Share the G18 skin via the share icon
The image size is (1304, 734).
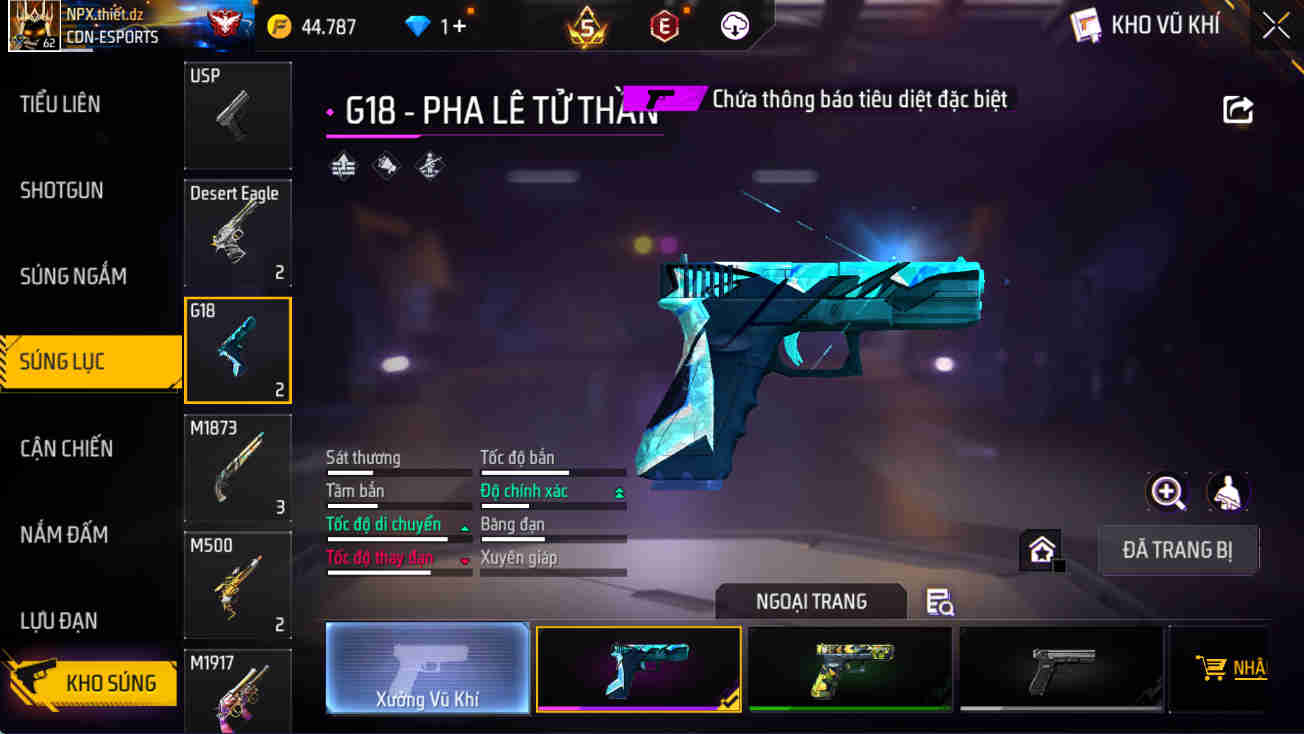tap(1239, 110)
